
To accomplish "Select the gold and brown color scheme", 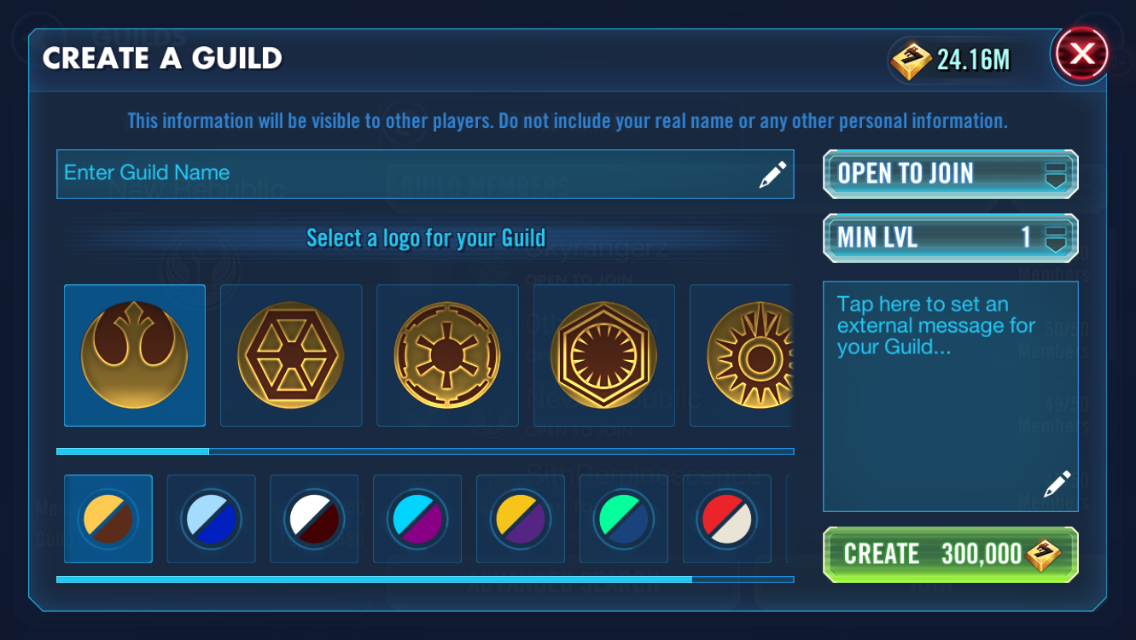I will 108,519.
